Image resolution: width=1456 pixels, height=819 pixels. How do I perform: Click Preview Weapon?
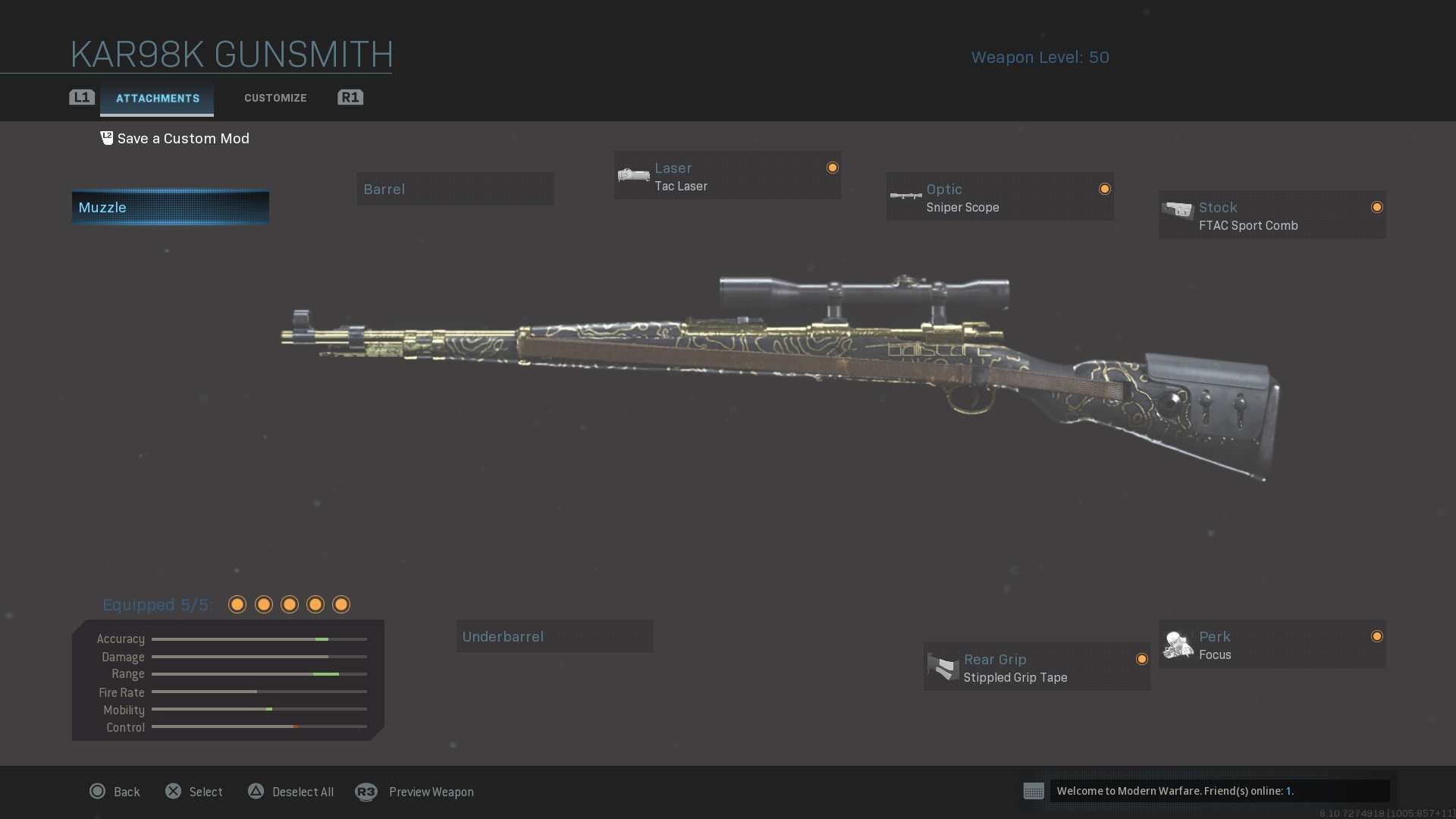pyautogui.click(x=416, y=792)
